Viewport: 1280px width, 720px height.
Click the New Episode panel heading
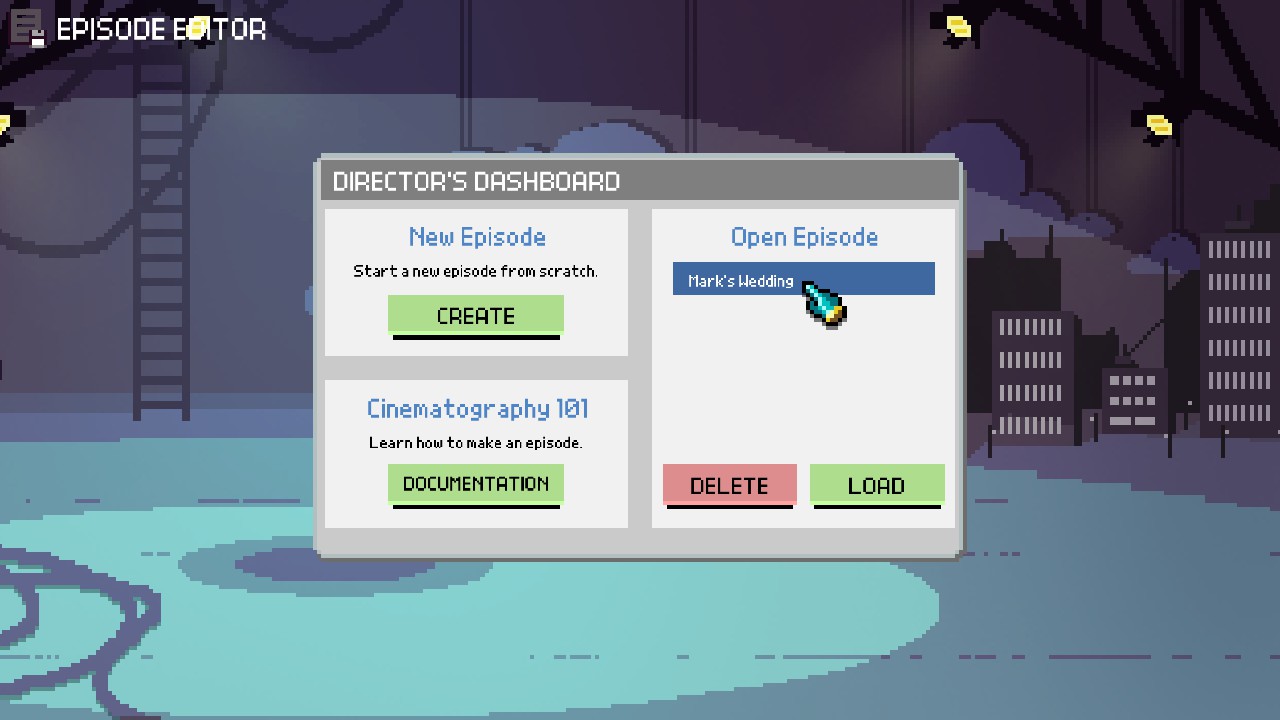[476, 237]
